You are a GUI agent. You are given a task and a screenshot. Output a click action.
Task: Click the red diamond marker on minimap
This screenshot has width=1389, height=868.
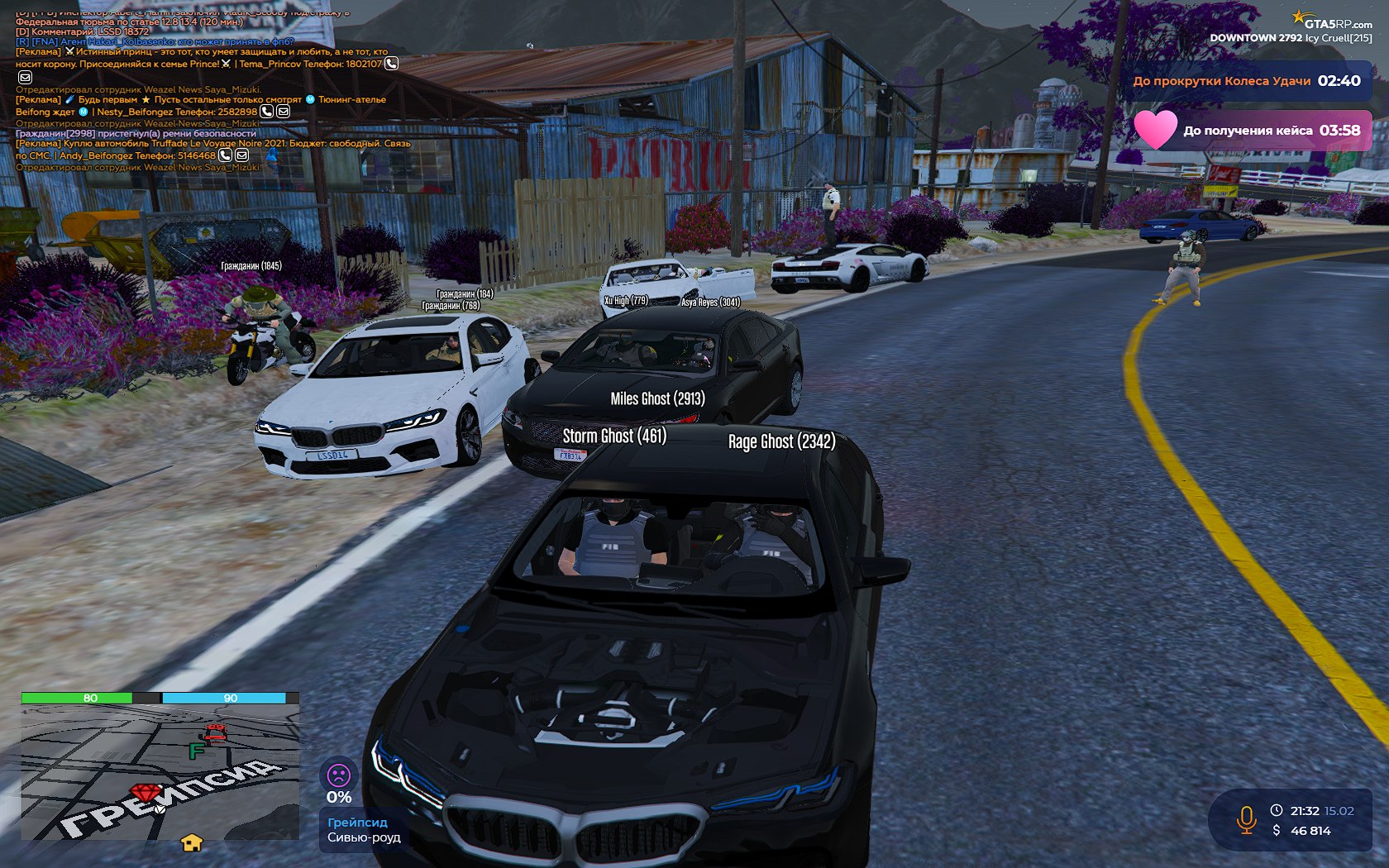pos(146,794)
